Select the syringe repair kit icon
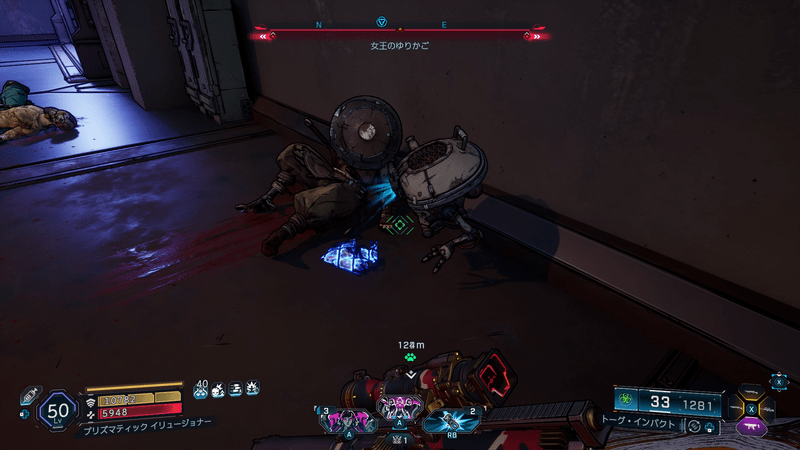Screen dimensions: 800x450 pyautogui.click(x=29, y=394)
